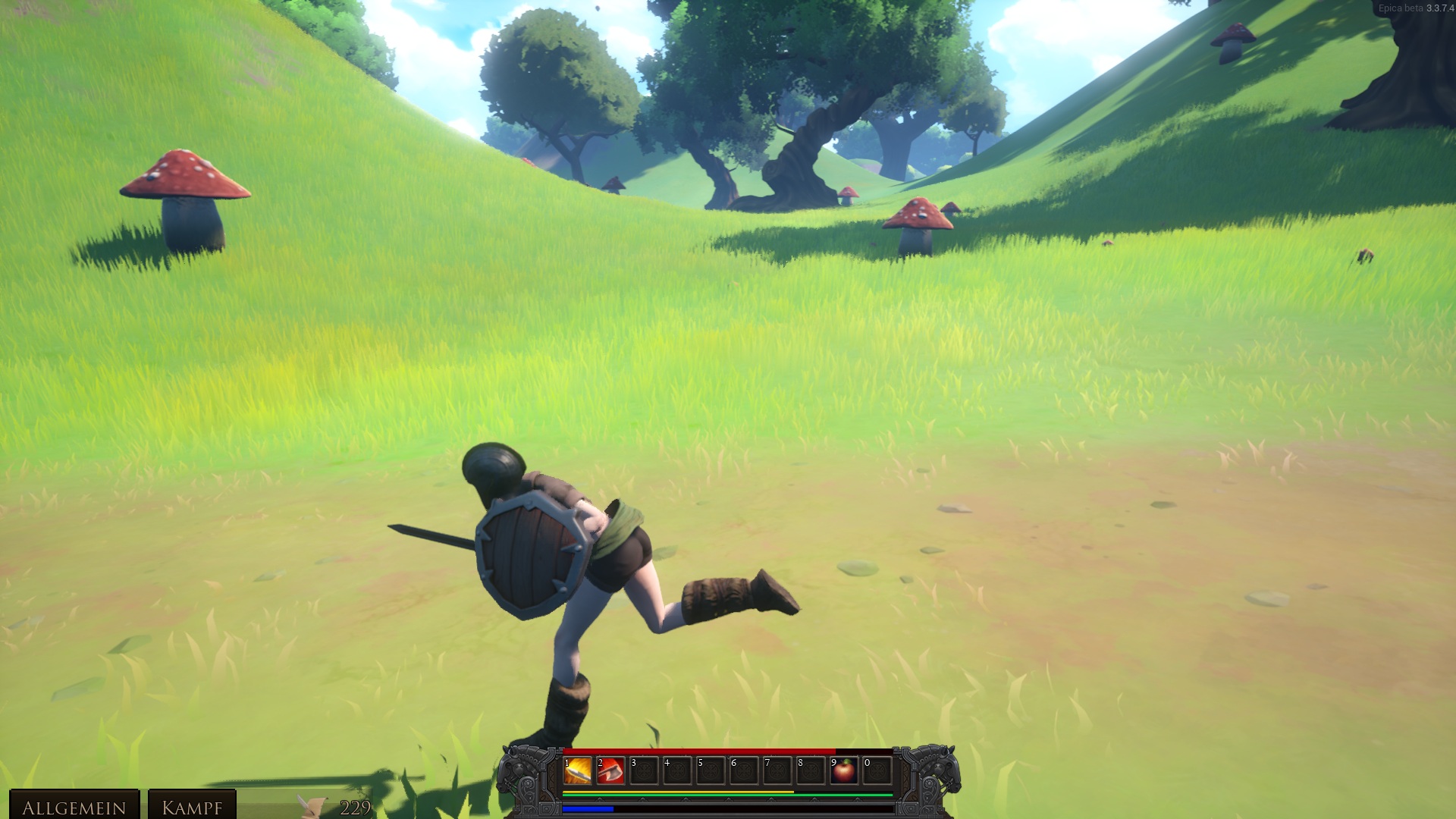Eat the red apple in hotbar slot 9
1456x819 pixels.
tap(843, 771)
